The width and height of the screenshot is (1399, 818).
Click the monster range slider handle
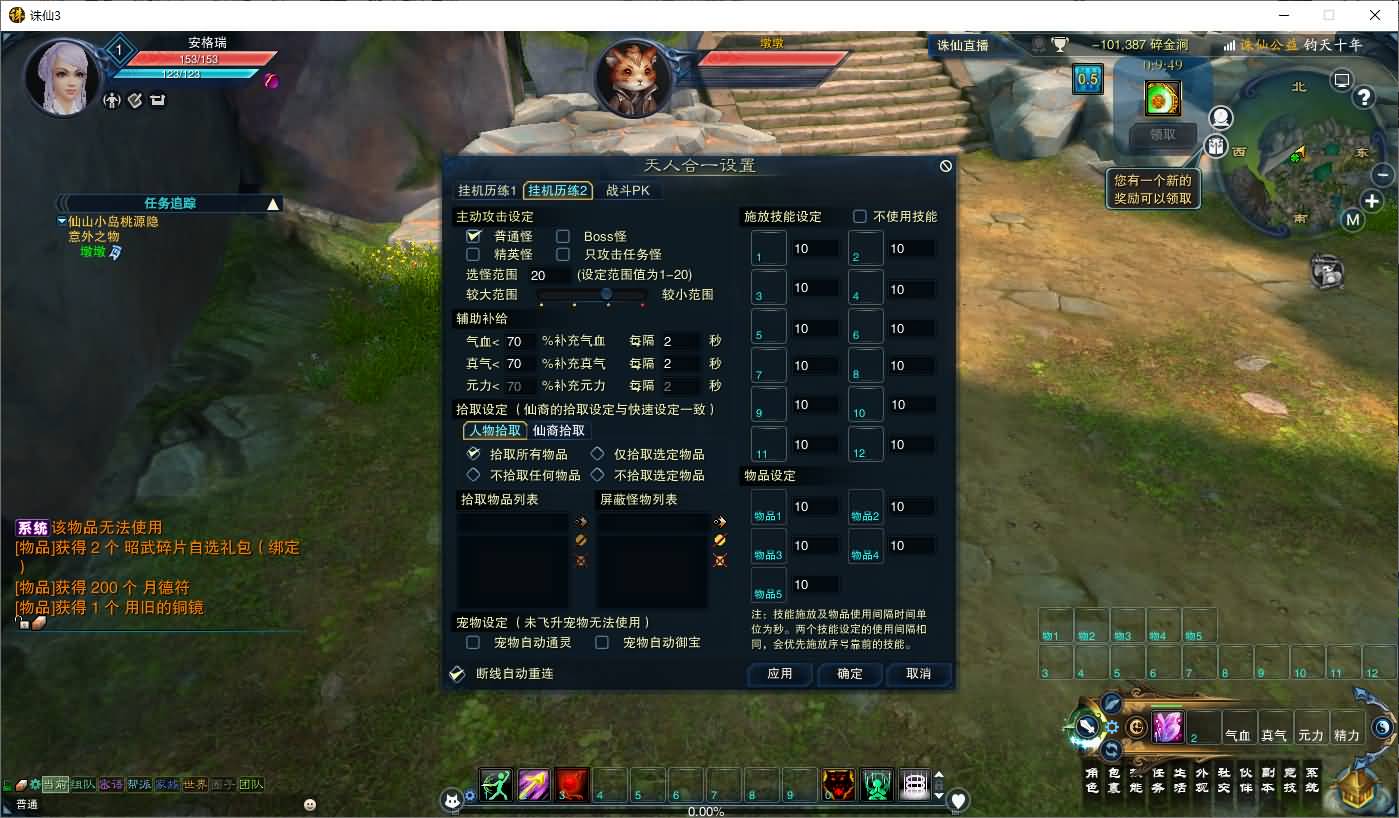[x=606, y=294]
